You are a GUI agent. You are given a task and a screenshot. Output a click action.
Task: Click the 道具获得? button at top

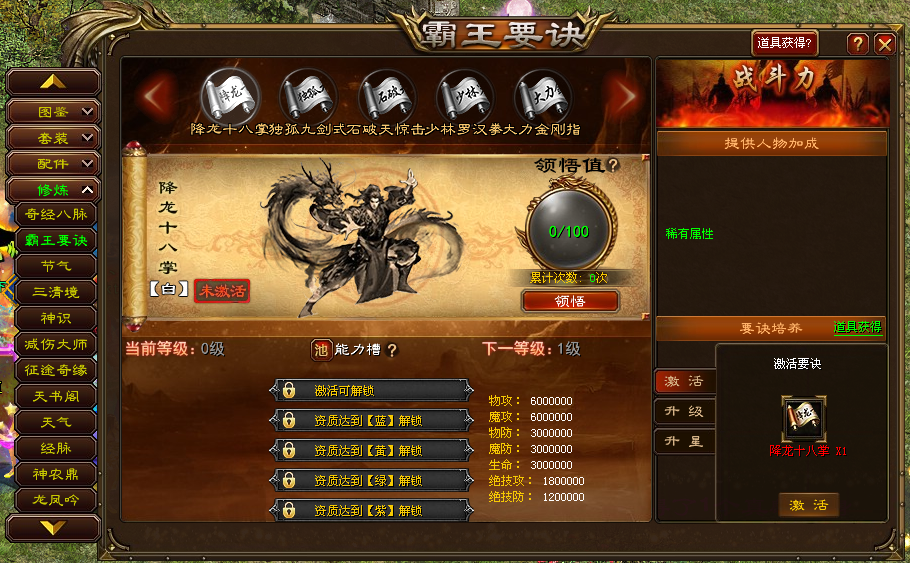click(785, 43)
